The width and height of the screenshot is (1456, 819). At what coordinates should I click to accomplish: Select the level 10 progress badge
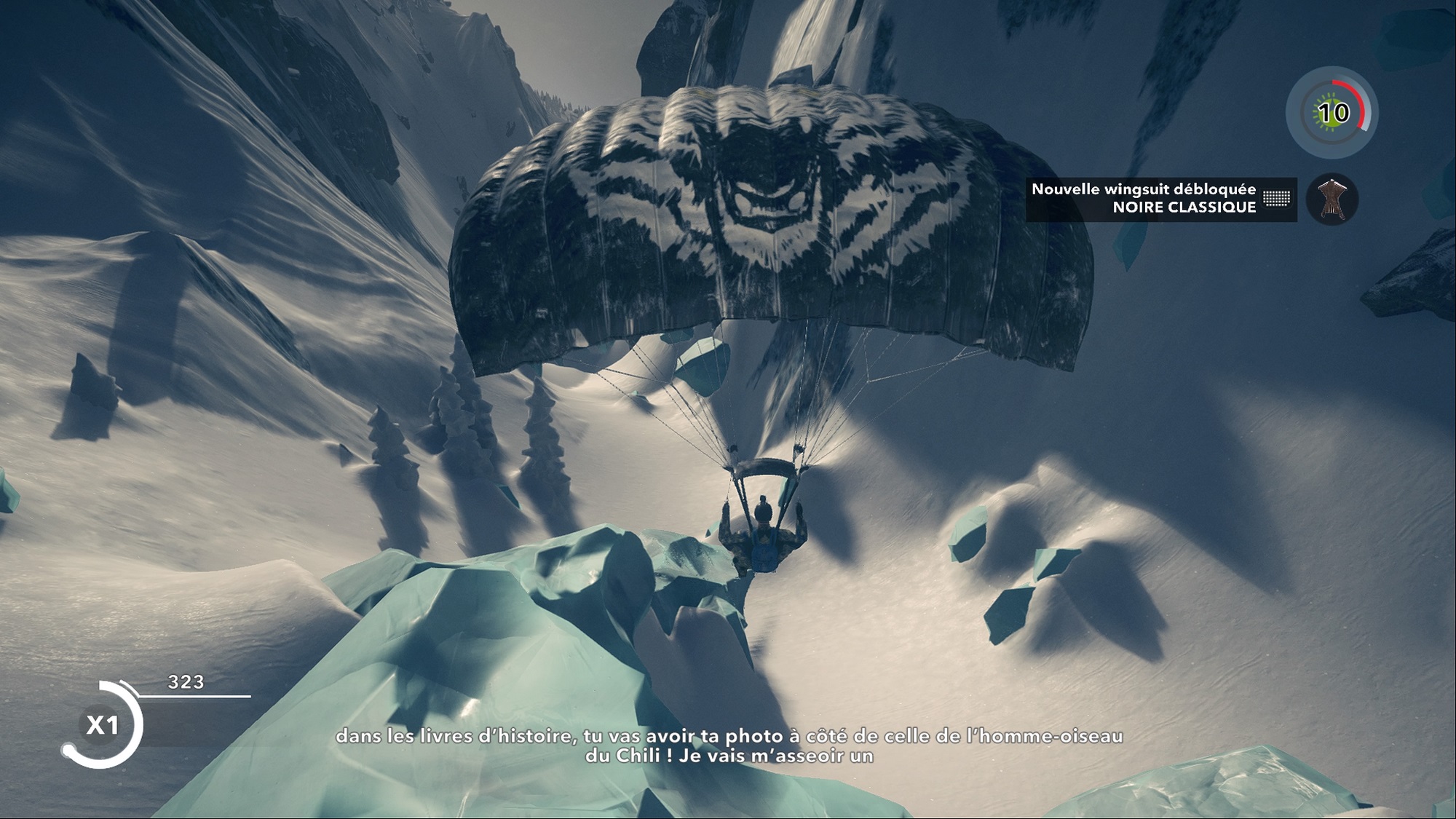[1332, 113]
